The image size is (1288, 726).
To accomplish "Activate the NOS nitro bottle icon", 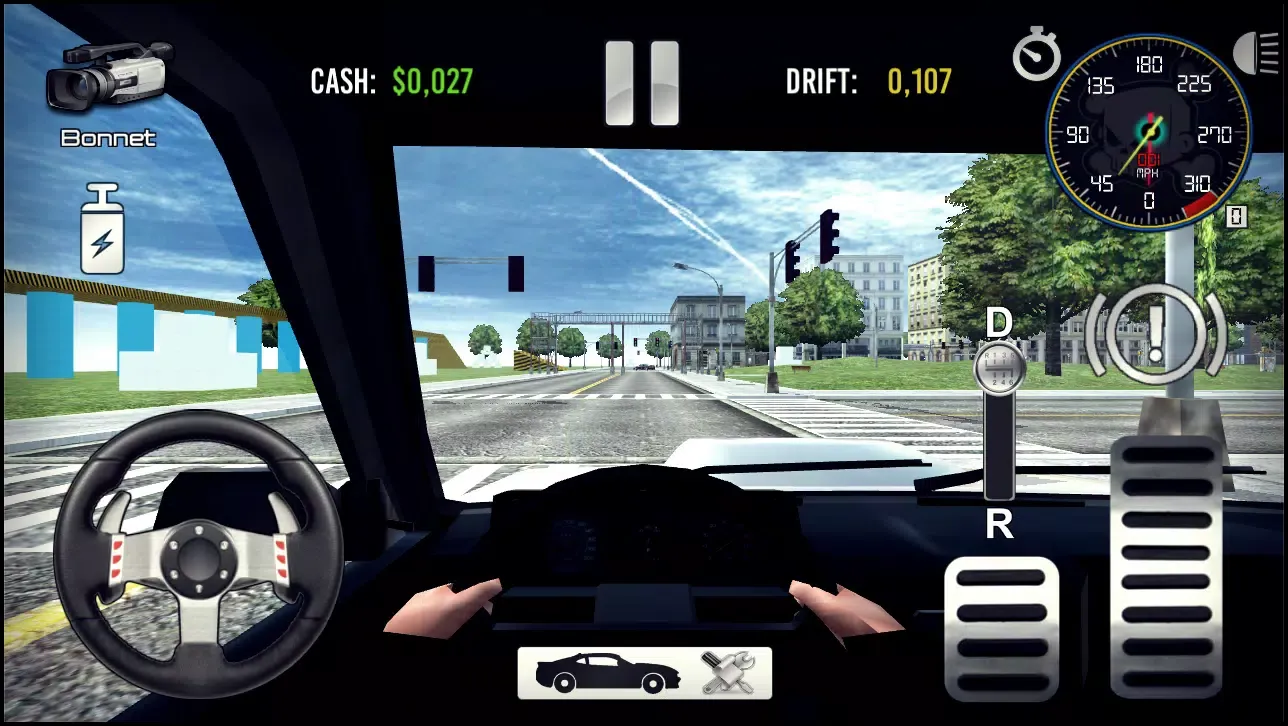I will (x=104, y=228).
